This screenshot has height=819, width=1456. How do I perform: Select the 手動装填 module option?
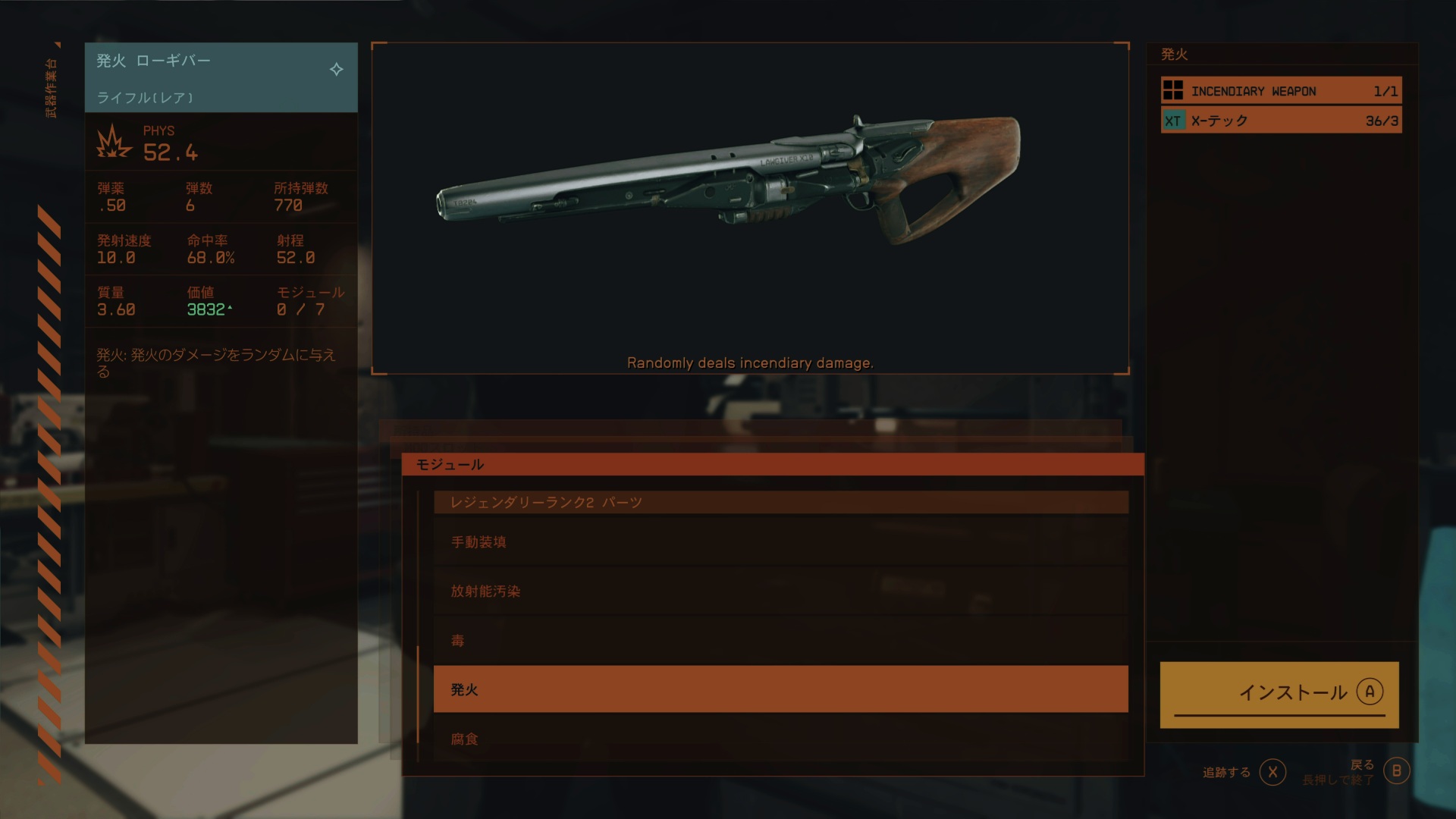[x=780, y=542]
